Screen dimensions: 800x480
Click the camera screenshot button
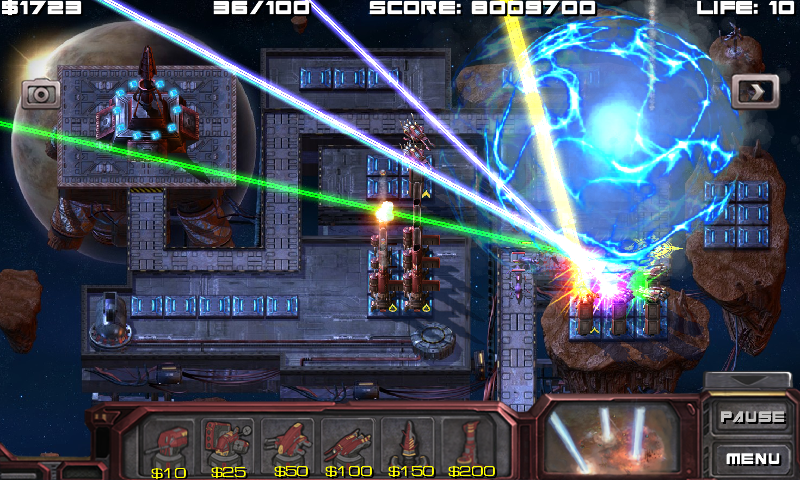click(x=42, y=94)
